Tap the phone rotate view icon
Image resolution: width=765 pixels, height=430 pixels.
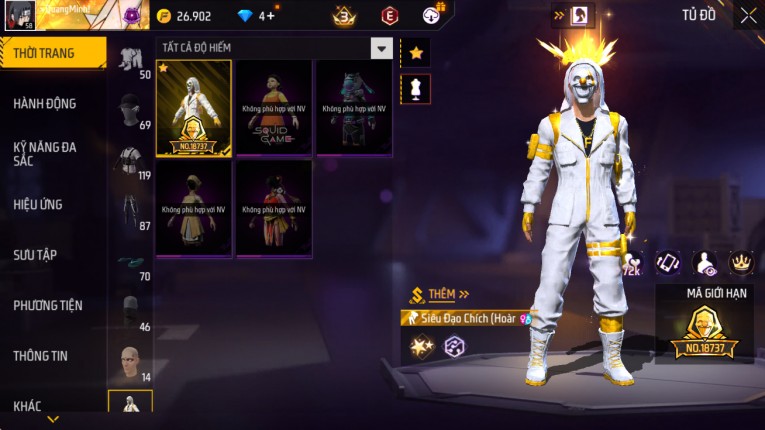667,262
